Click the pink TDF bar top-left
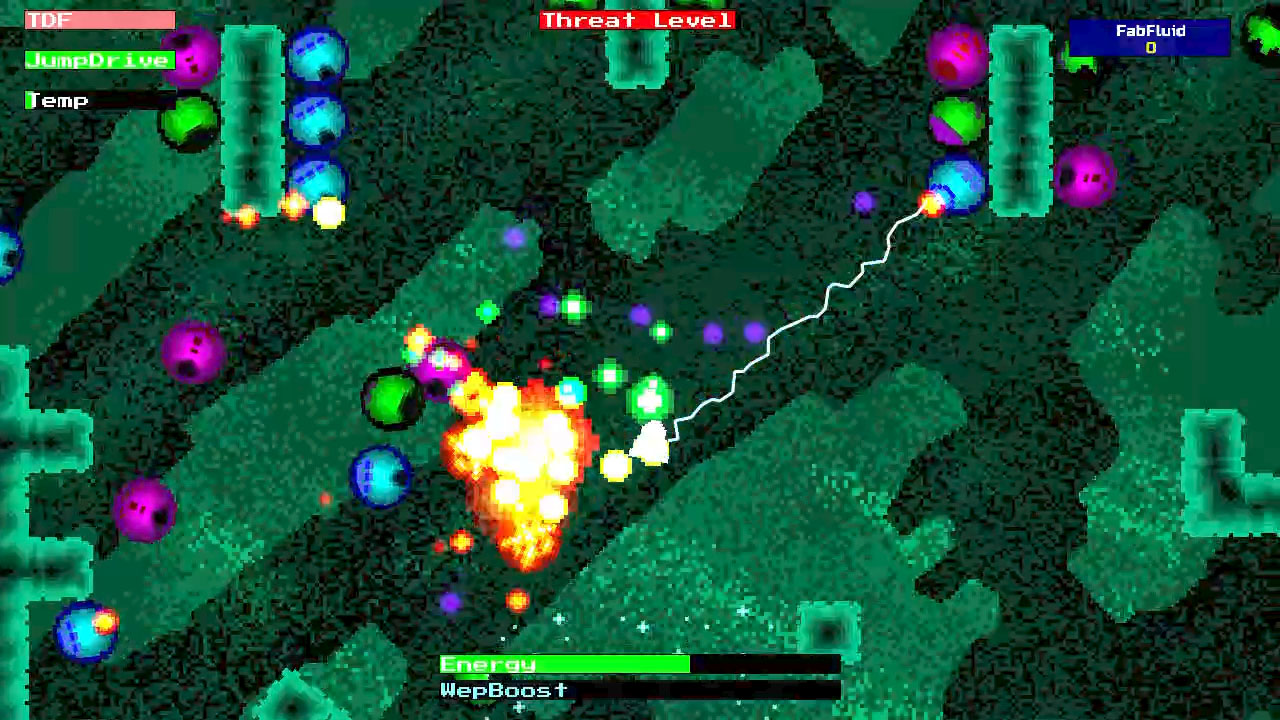The image size is (1280, 720). (x=100, y=19)
